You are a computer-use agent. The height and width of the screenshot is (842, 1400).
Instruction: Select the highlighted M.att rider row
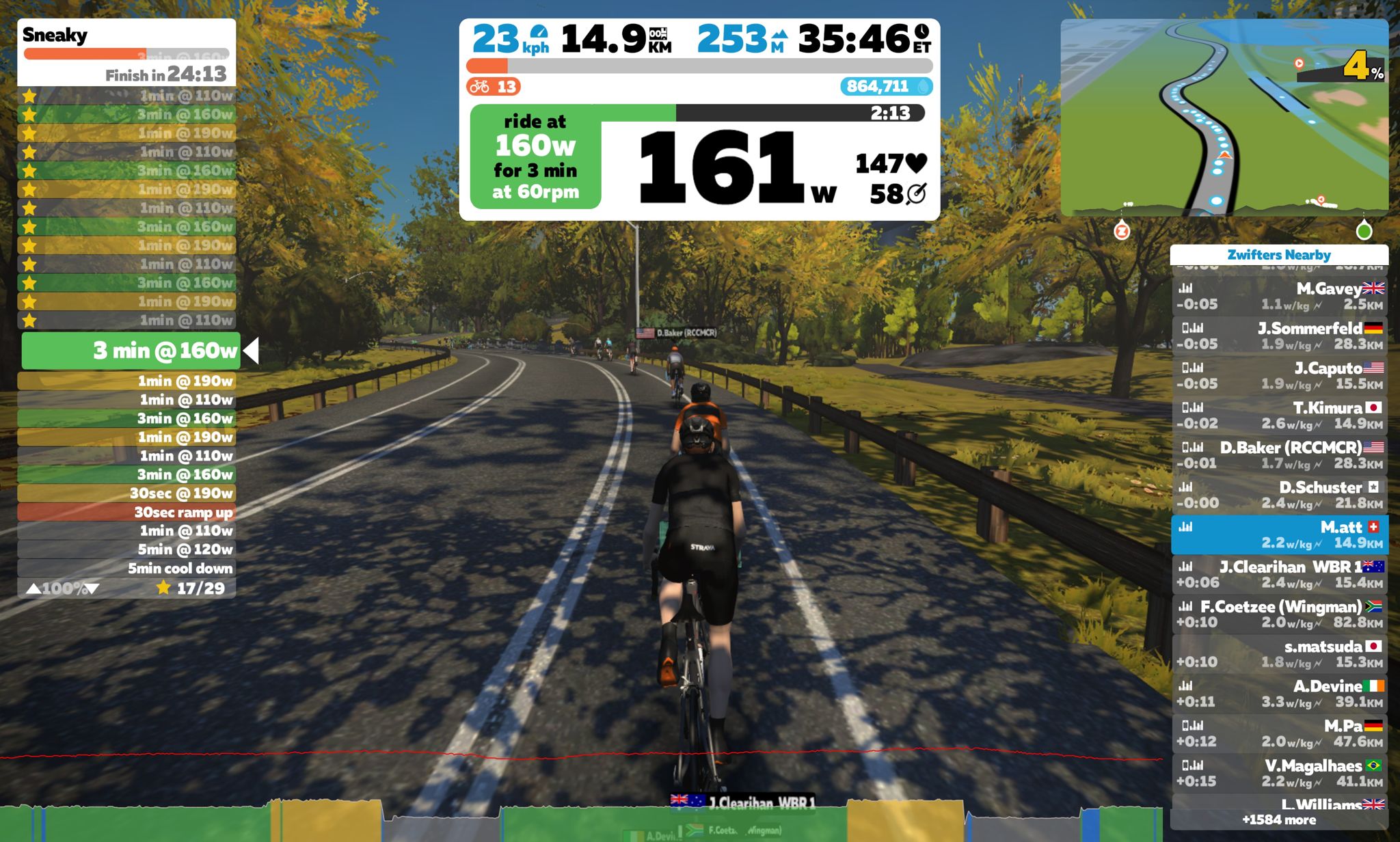point(1279,534)
